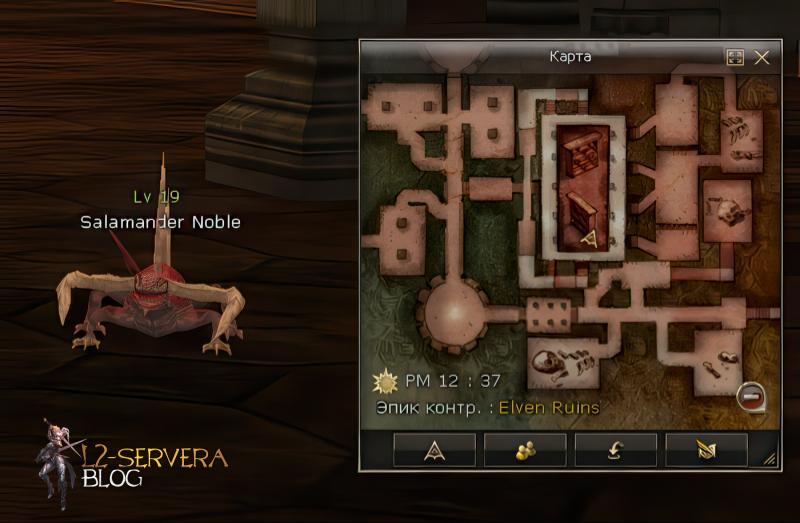Click the curved return arrow map button

[616, 450]
